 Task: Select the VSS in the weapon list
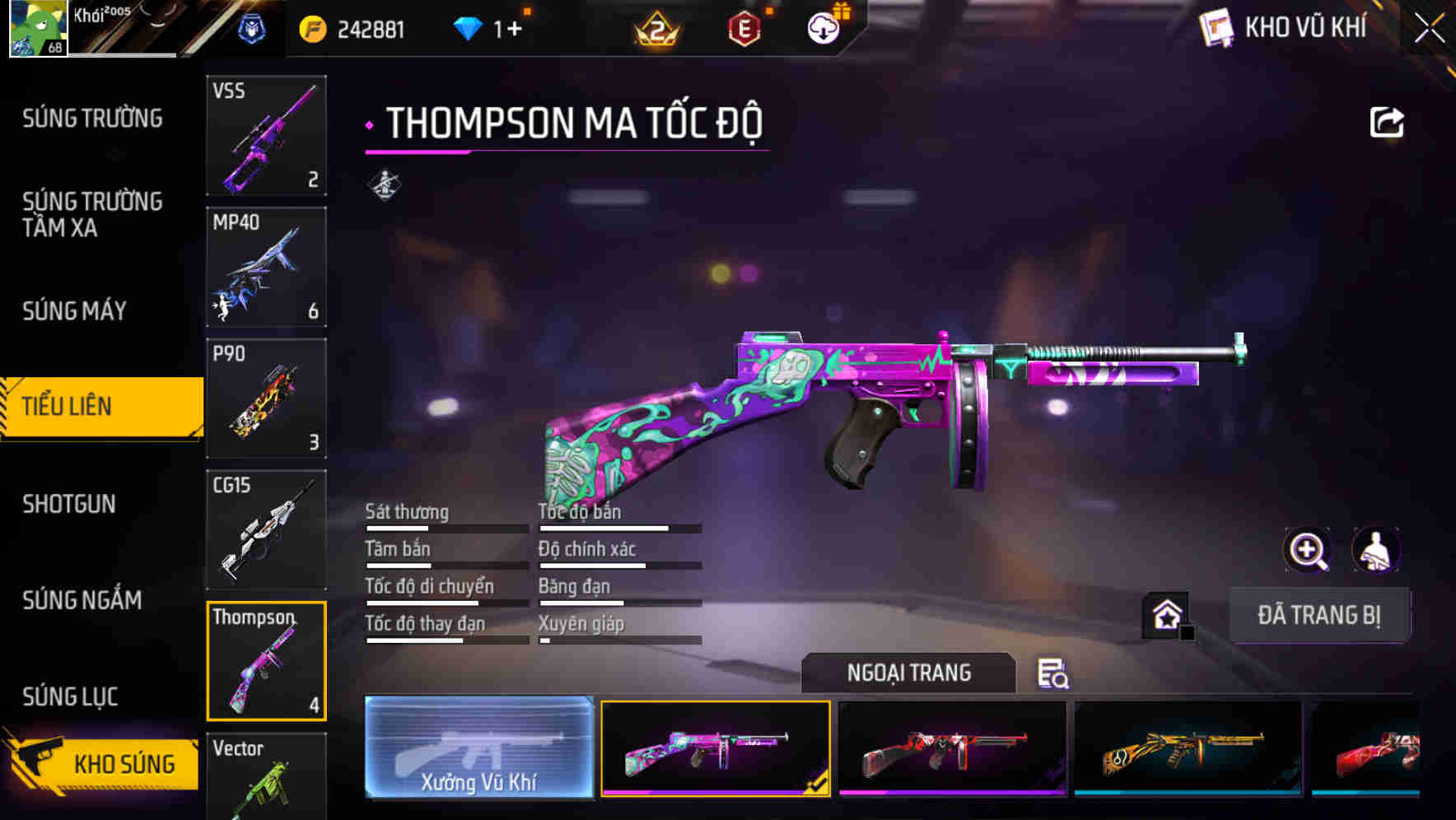(x=266, y=136)
